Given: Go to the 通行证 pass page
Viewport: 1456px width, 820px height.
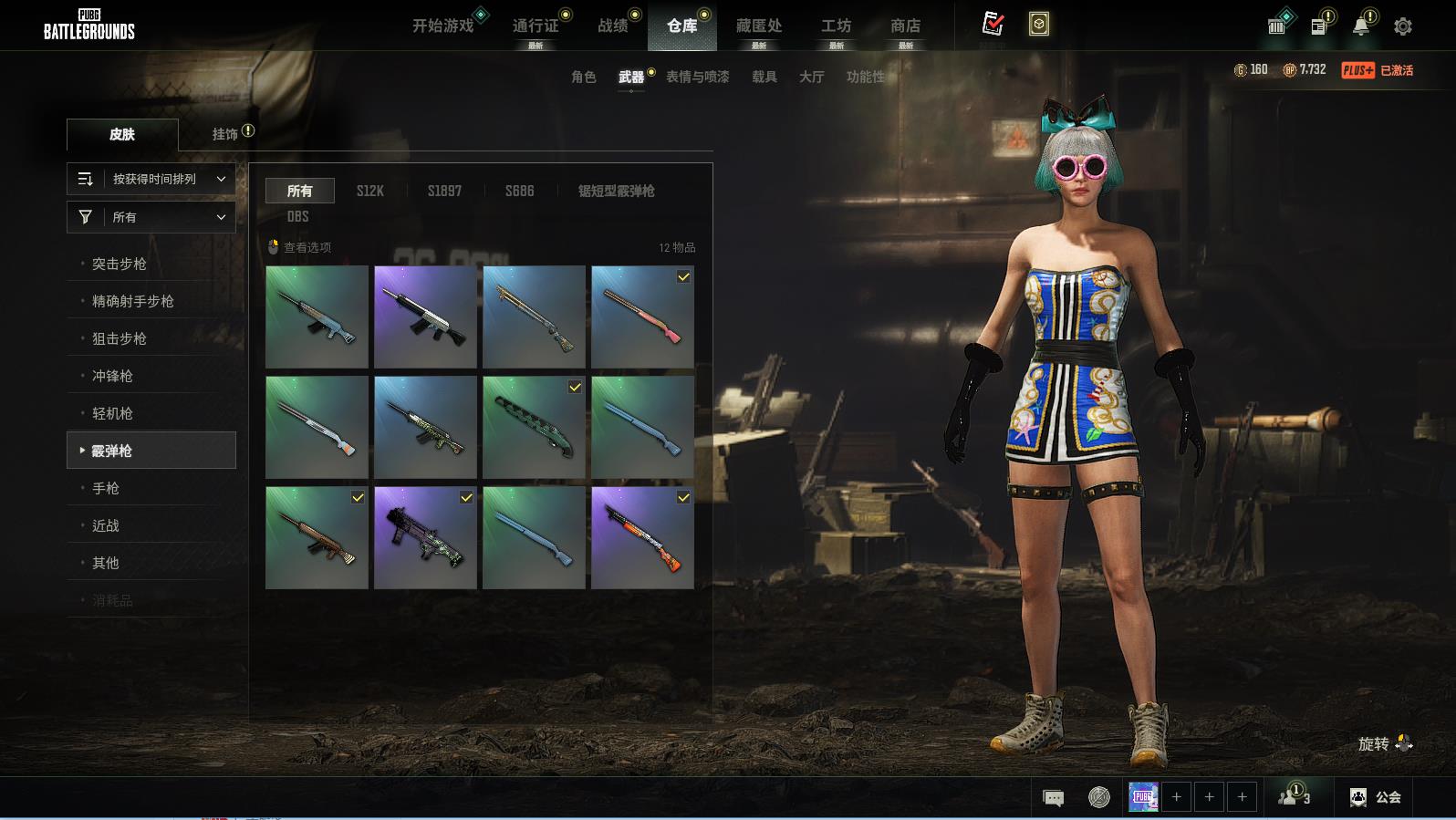Looking at the screenshot, I should click(x=536, y=26).
